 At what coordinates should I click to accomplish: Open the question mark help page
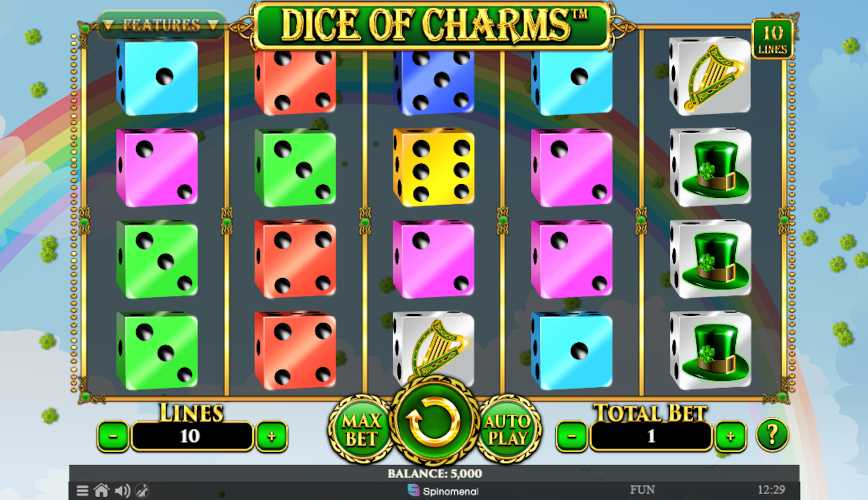(x=771, y=435)
